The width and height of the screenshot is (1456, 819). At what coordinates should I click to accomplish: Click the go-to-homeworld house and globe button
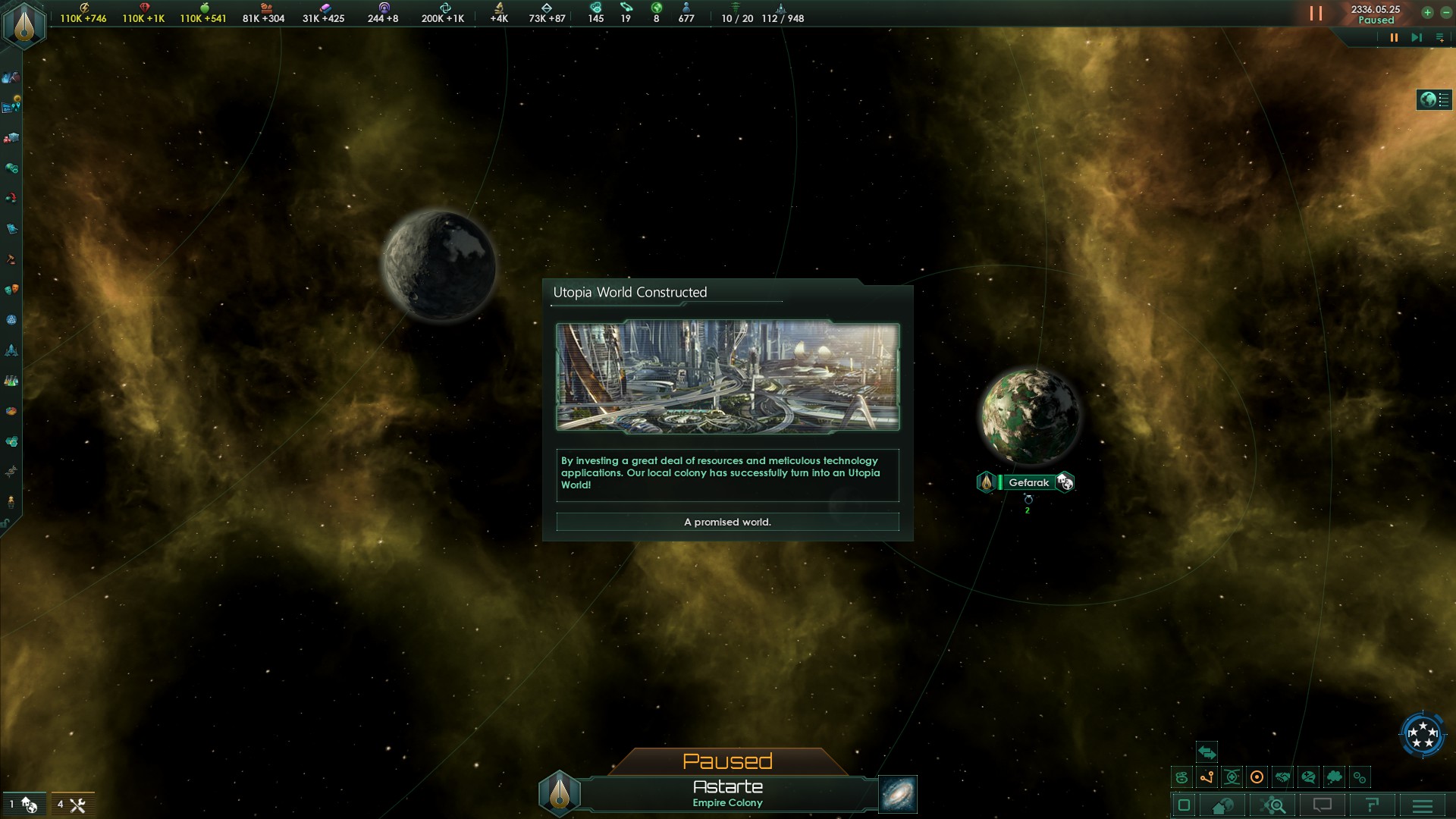1222,805
